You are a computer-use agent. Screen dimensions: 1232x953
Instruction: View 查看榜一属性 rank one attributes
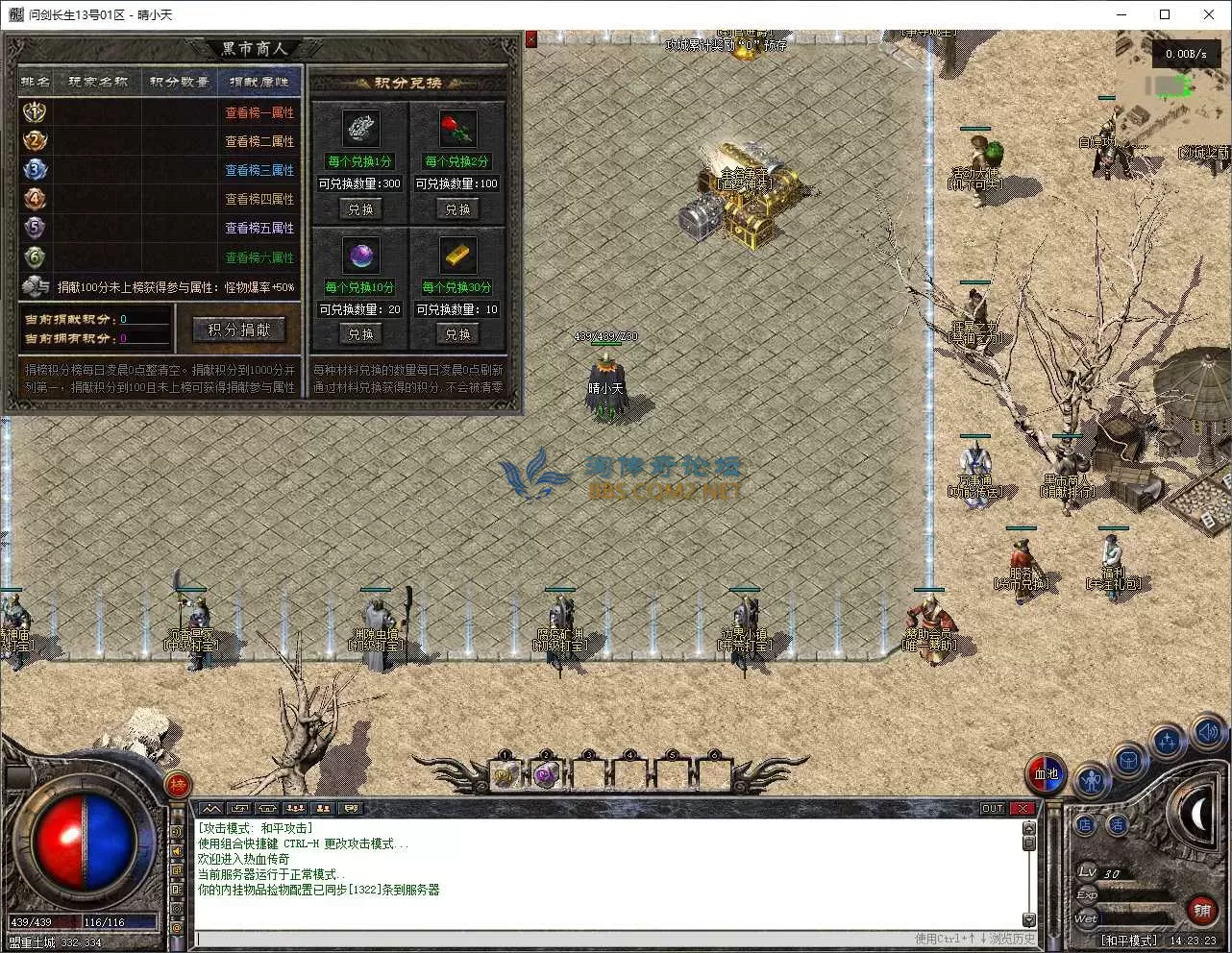point(259,112)
